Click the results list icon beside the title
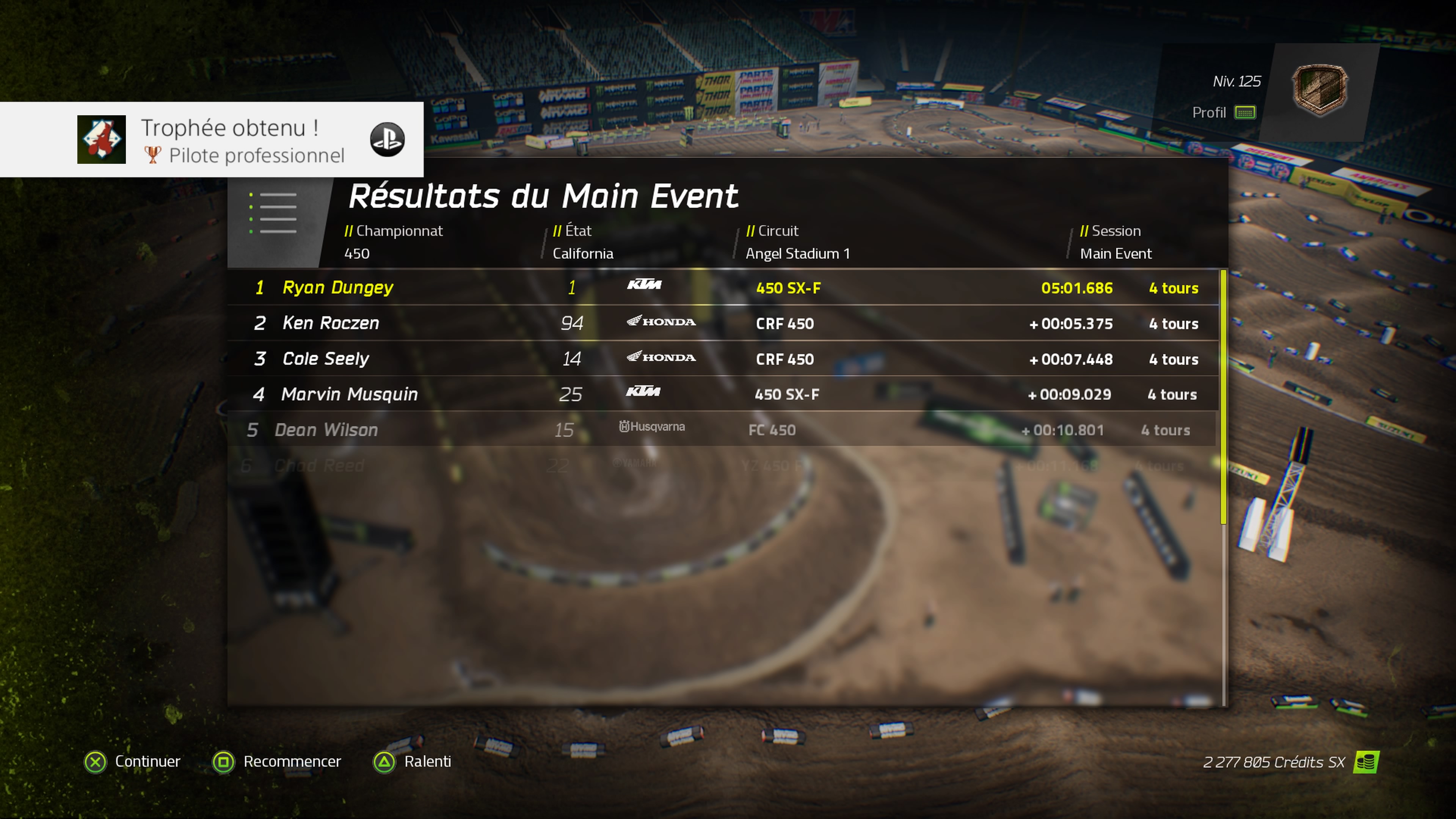1456x819 pixels. 273,212
